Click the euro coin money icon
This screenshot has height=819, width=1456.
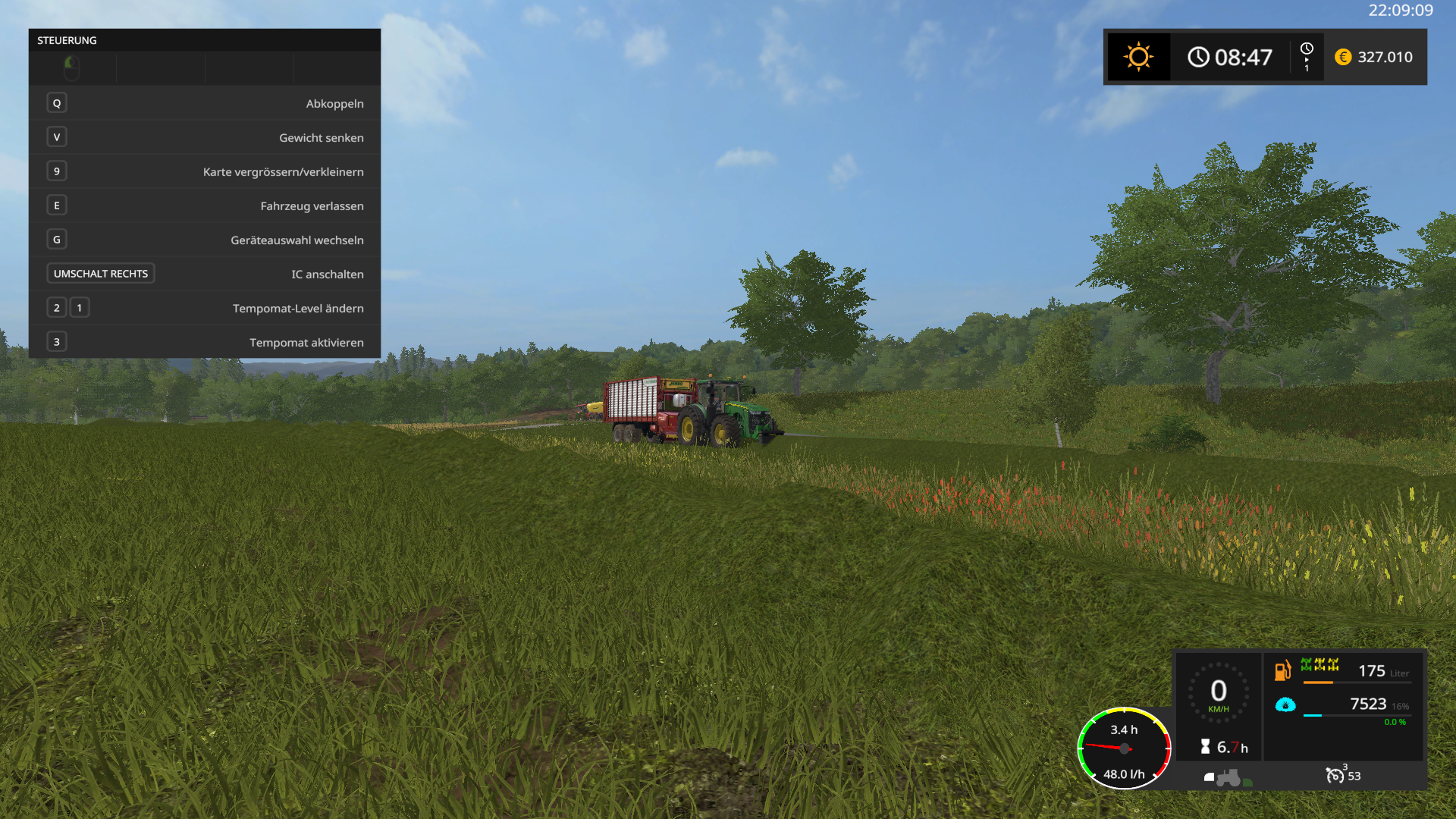1343,57
